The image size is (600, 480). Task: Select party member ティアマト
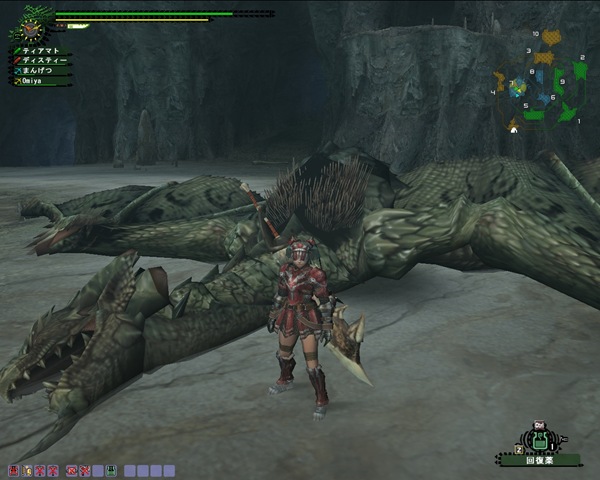coord(42,50)
